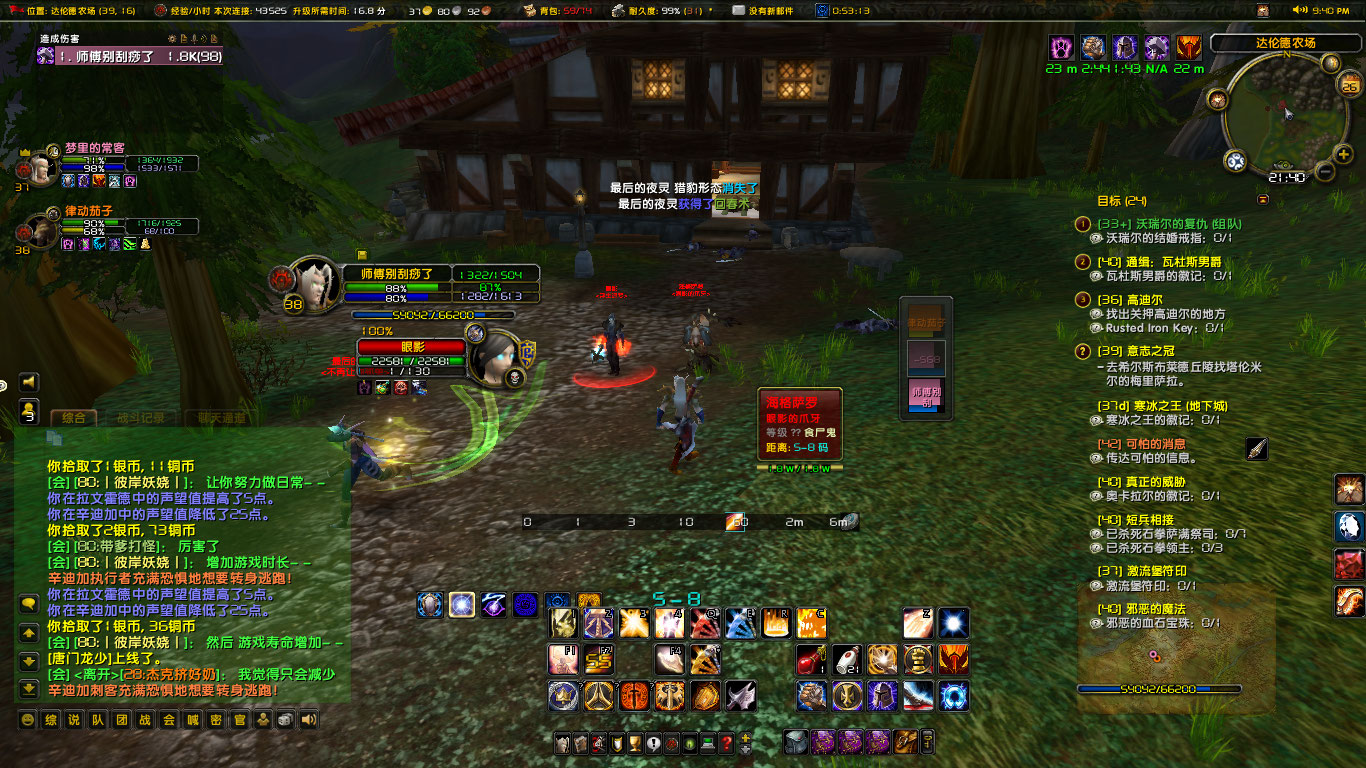Use the red healing potion on the action bar
The height and width of the screenshot is (768, 1366).
pos(810,659)
